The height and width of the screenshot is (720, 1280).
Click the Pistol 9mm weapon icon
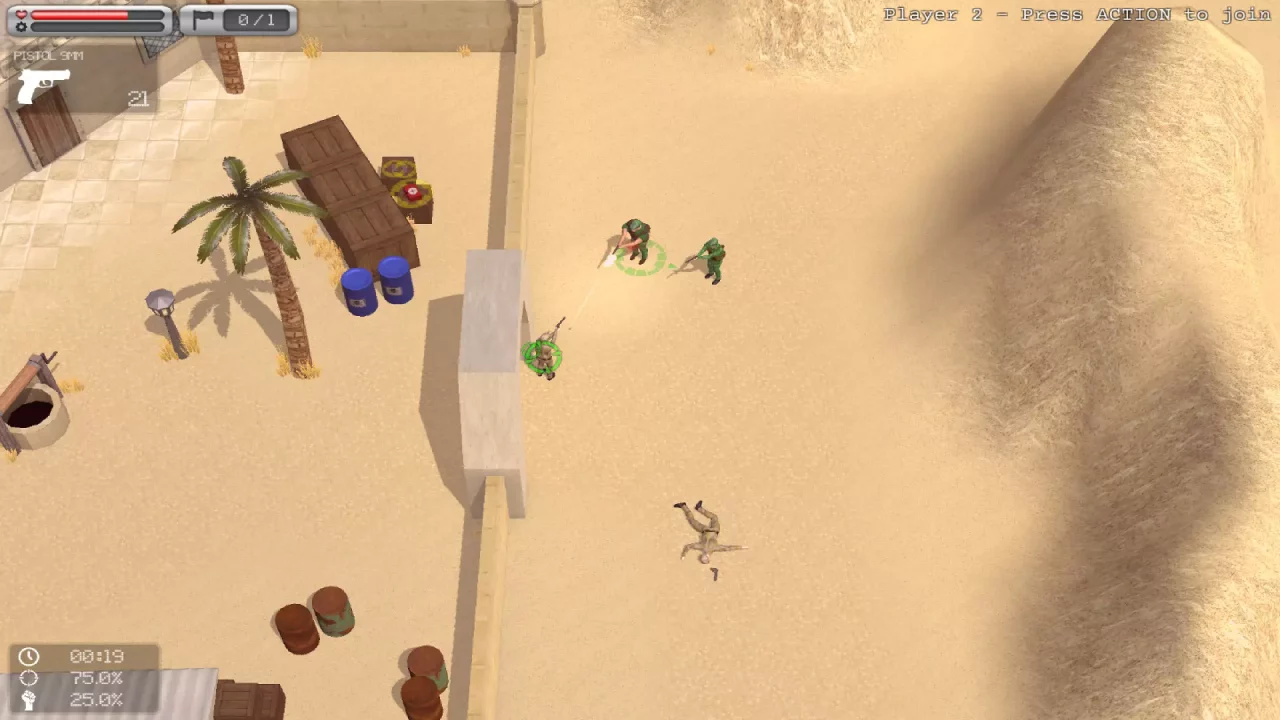(x=40, y=87)
